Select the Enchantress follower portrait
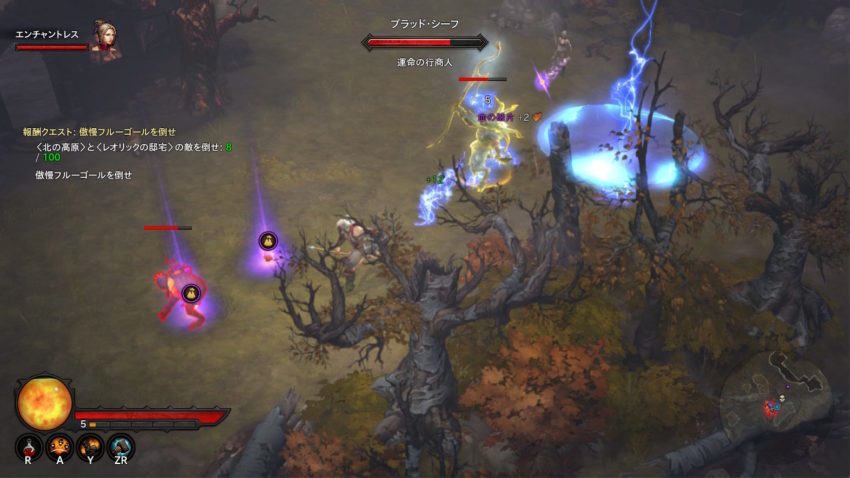 104,40
